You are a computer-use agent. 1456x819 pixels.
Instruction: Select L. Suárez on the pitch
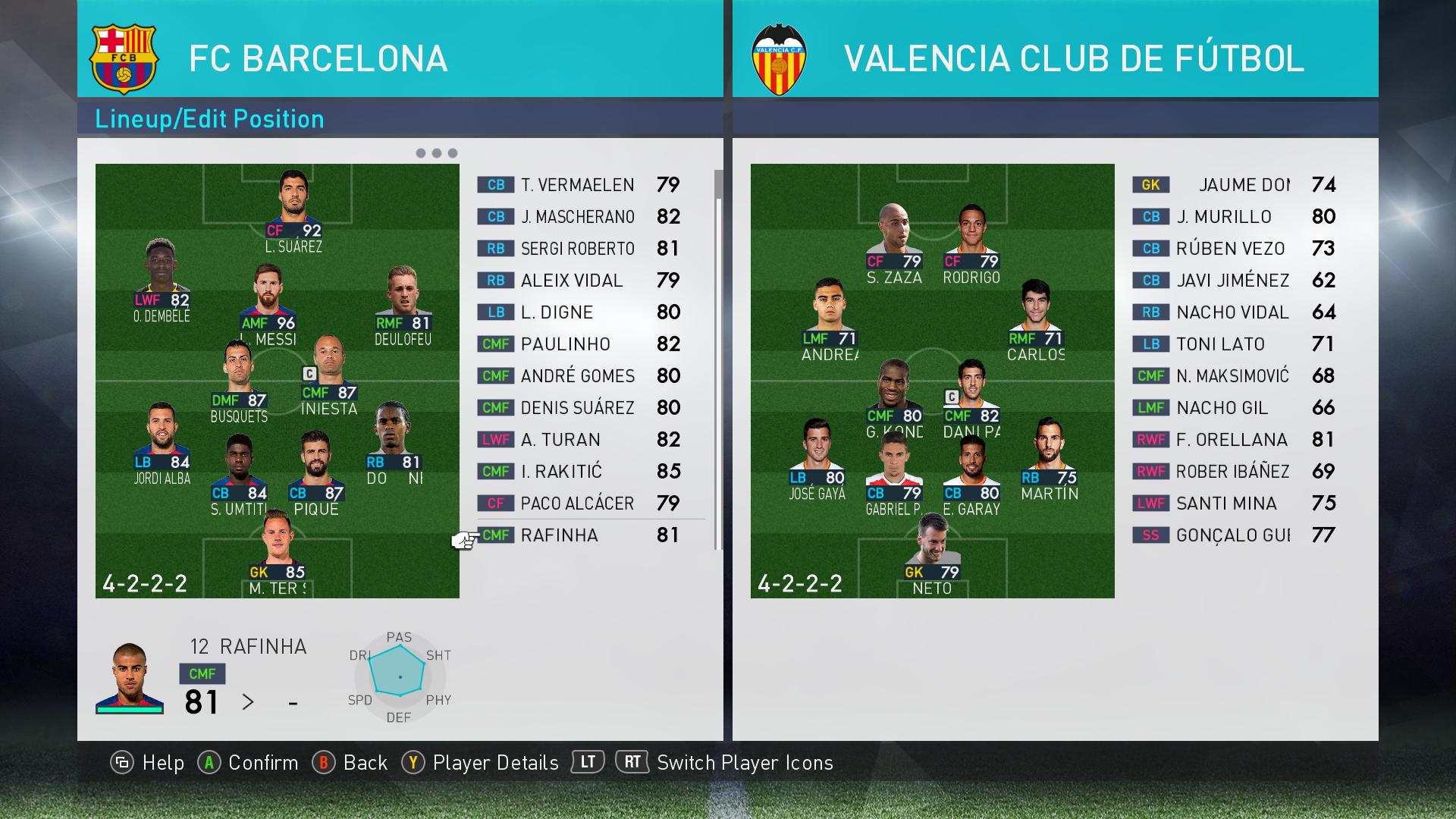coord(293,206)
